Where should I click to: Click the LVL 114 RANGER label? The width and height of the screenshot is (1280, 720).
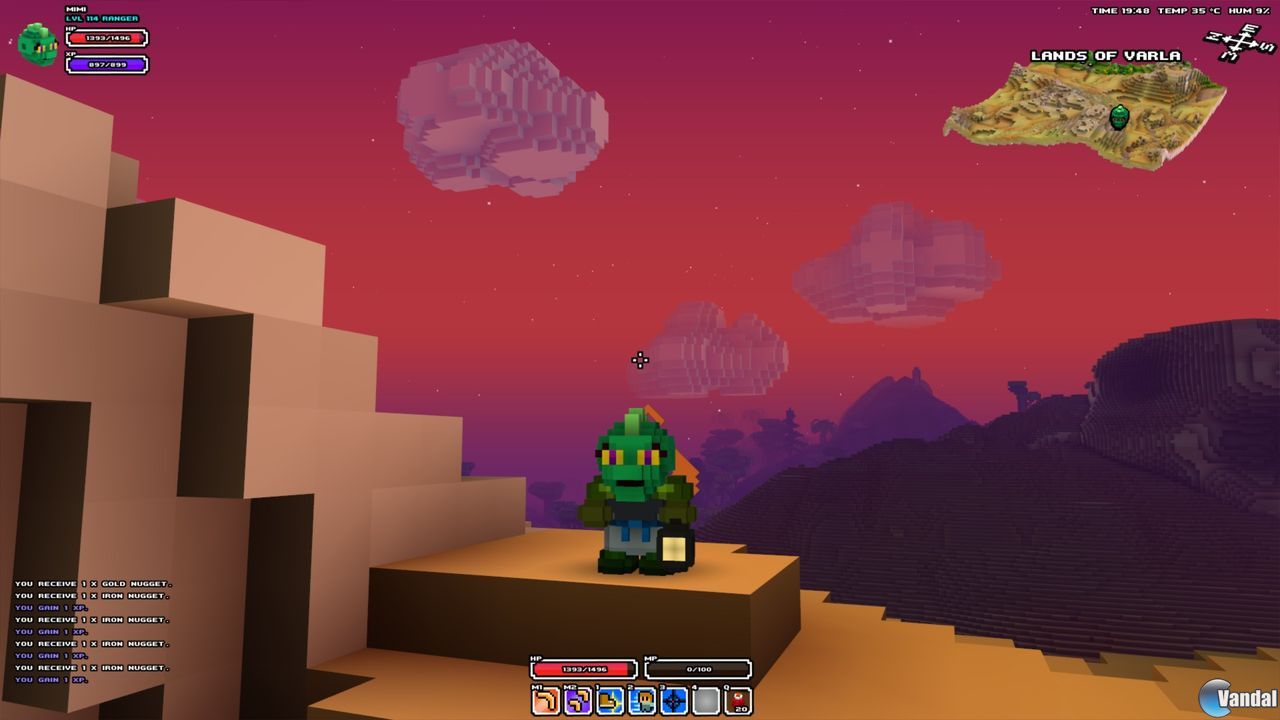[x=102, y=18]
